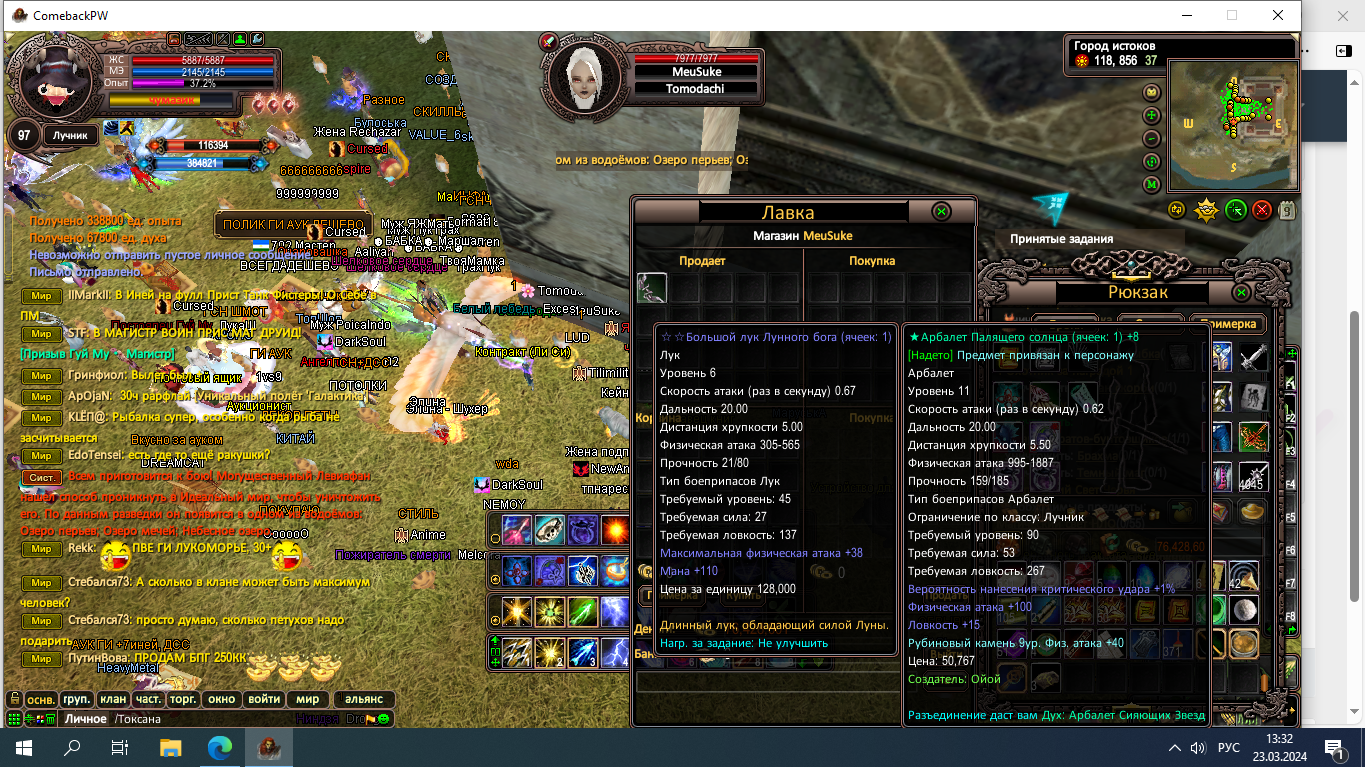Close the Лавка shop window

tap(941, 212)
